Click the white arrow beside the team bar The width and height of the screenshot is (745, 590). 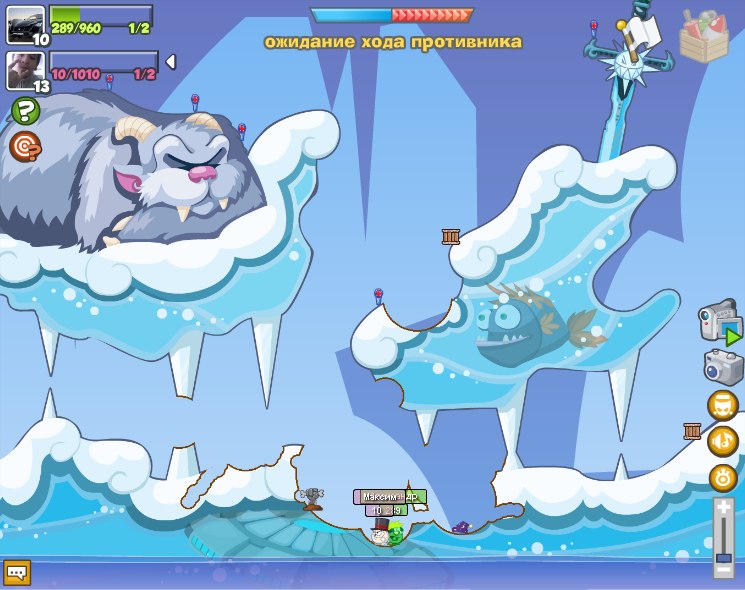coord(170,62)
